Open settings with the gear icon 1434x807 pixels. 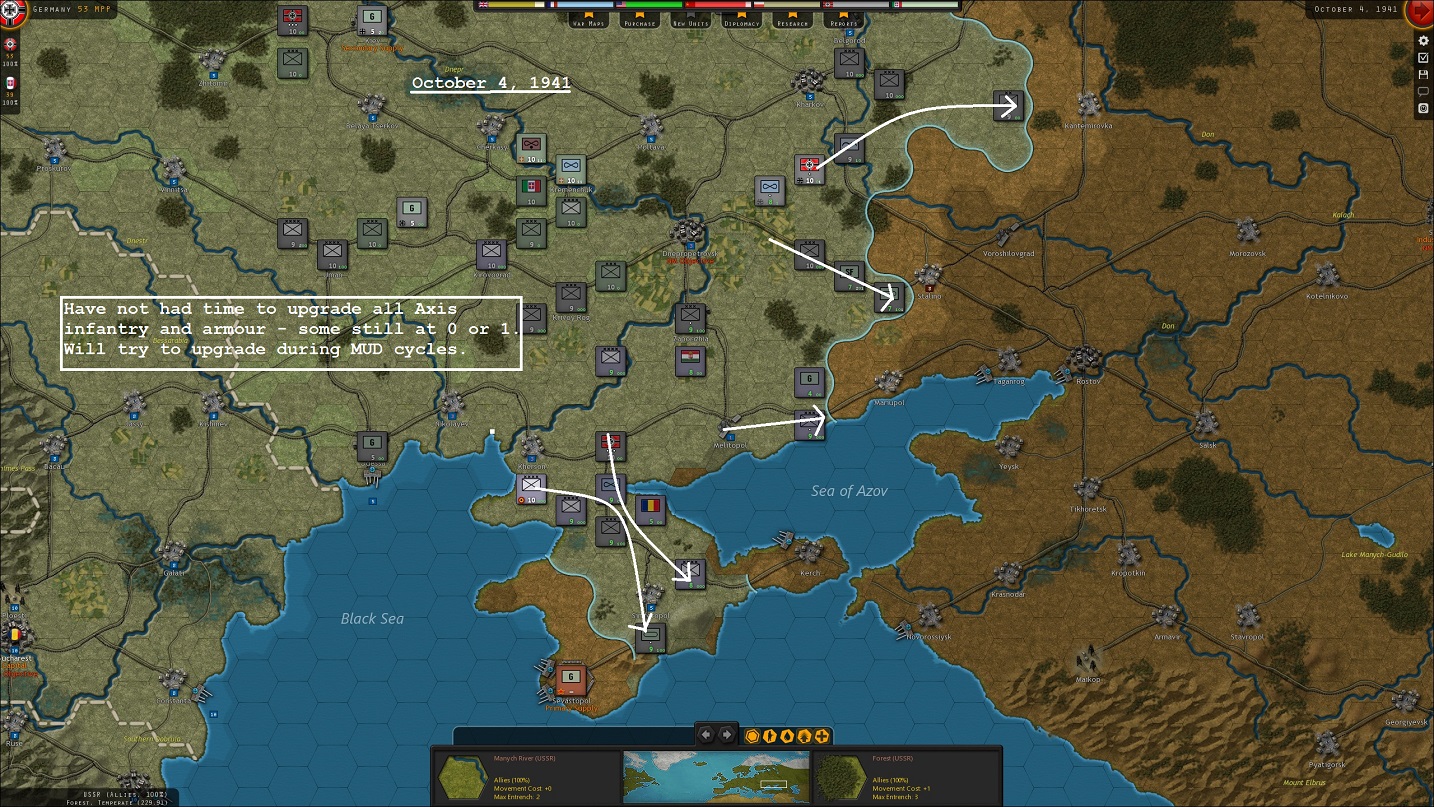1423,41
